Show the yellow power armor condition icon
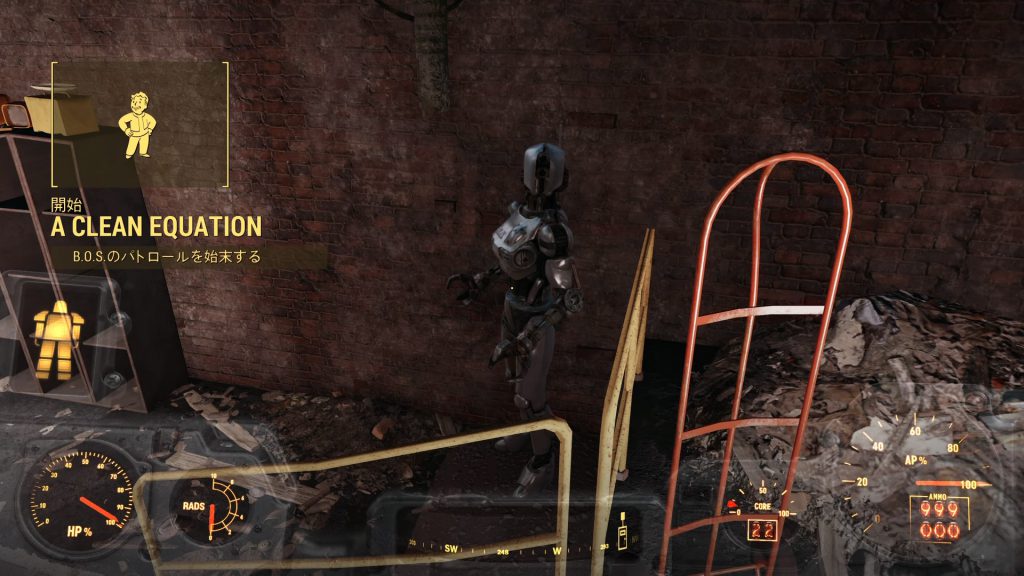This screenshot has height=576, width=1024. coord(53,339)
